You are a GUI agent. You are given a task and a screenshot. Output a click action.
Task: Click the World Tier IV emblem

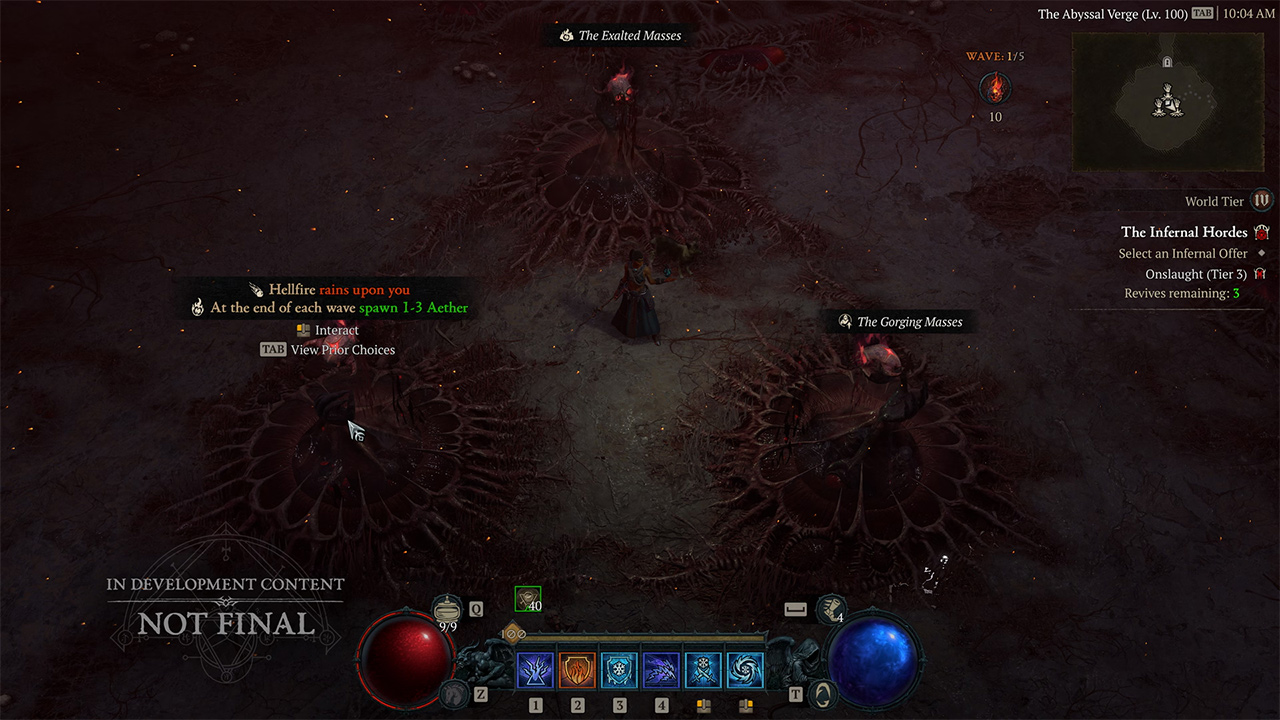[x=1262, y=201]
